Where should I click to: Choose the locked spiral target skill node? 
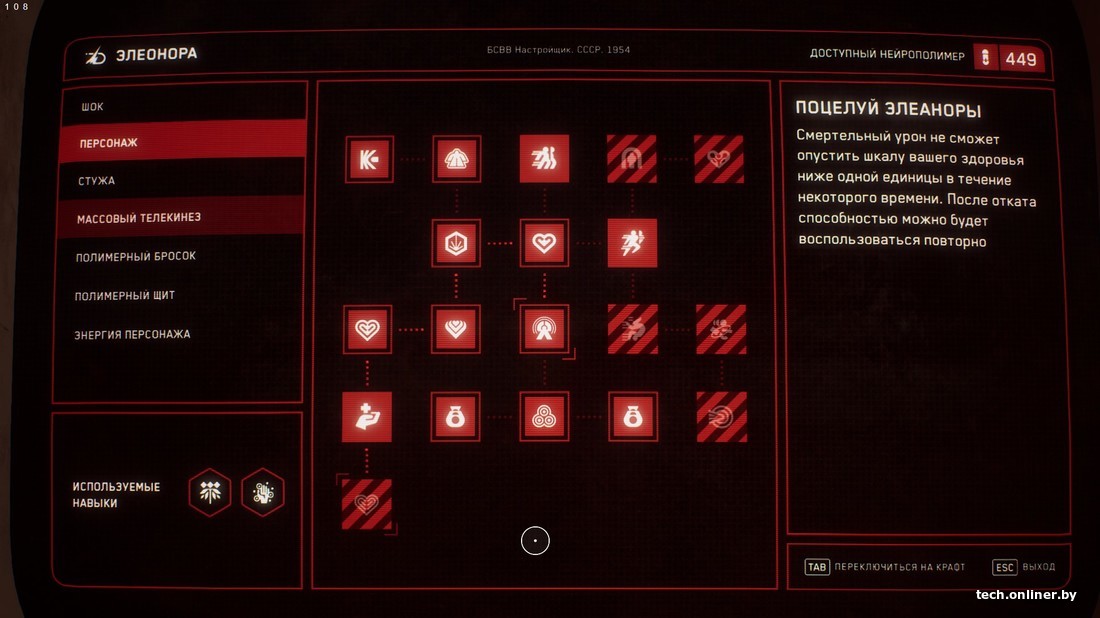coord(721,416)
